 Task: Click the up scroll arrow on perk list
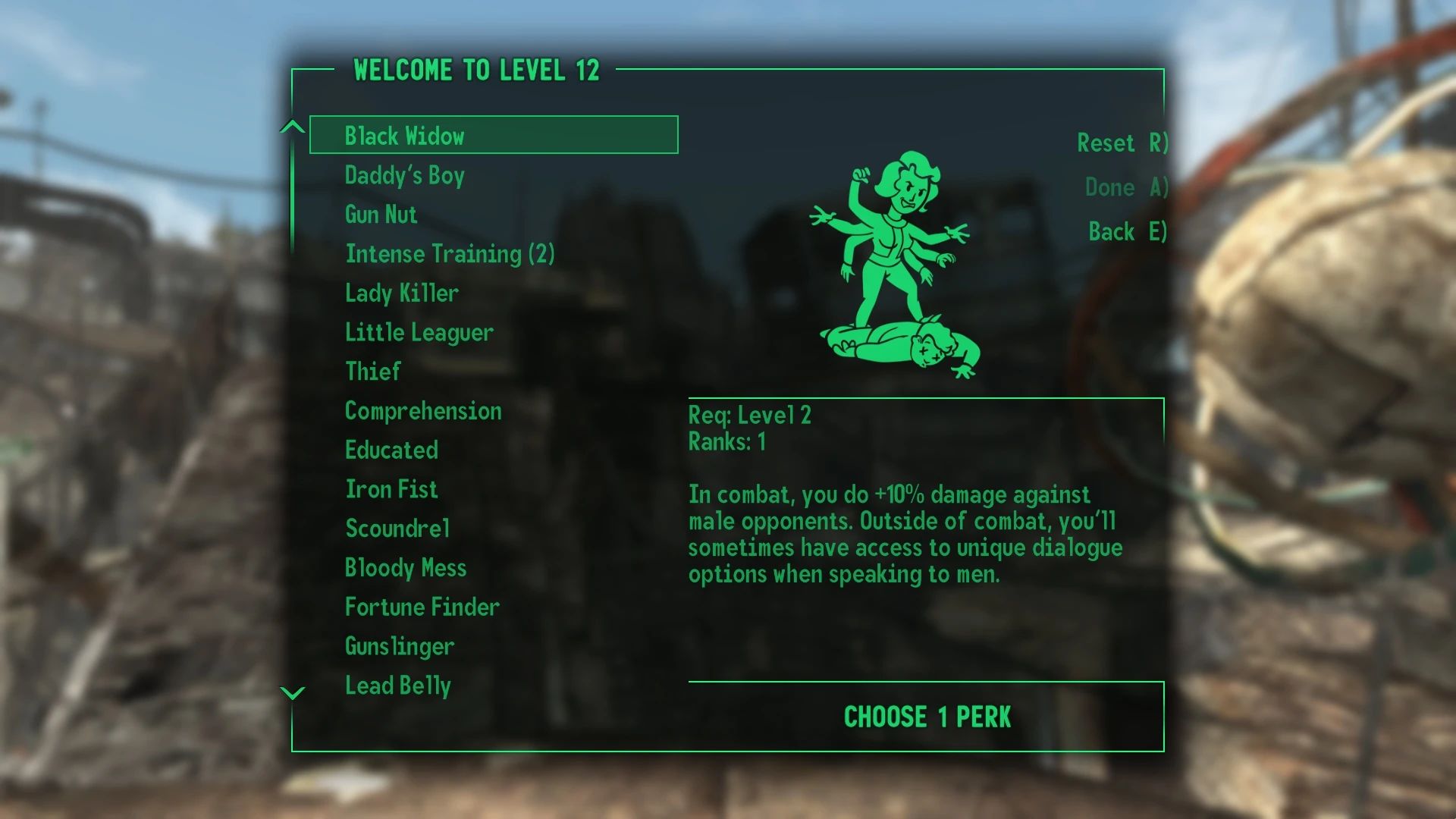click(290, 127)
